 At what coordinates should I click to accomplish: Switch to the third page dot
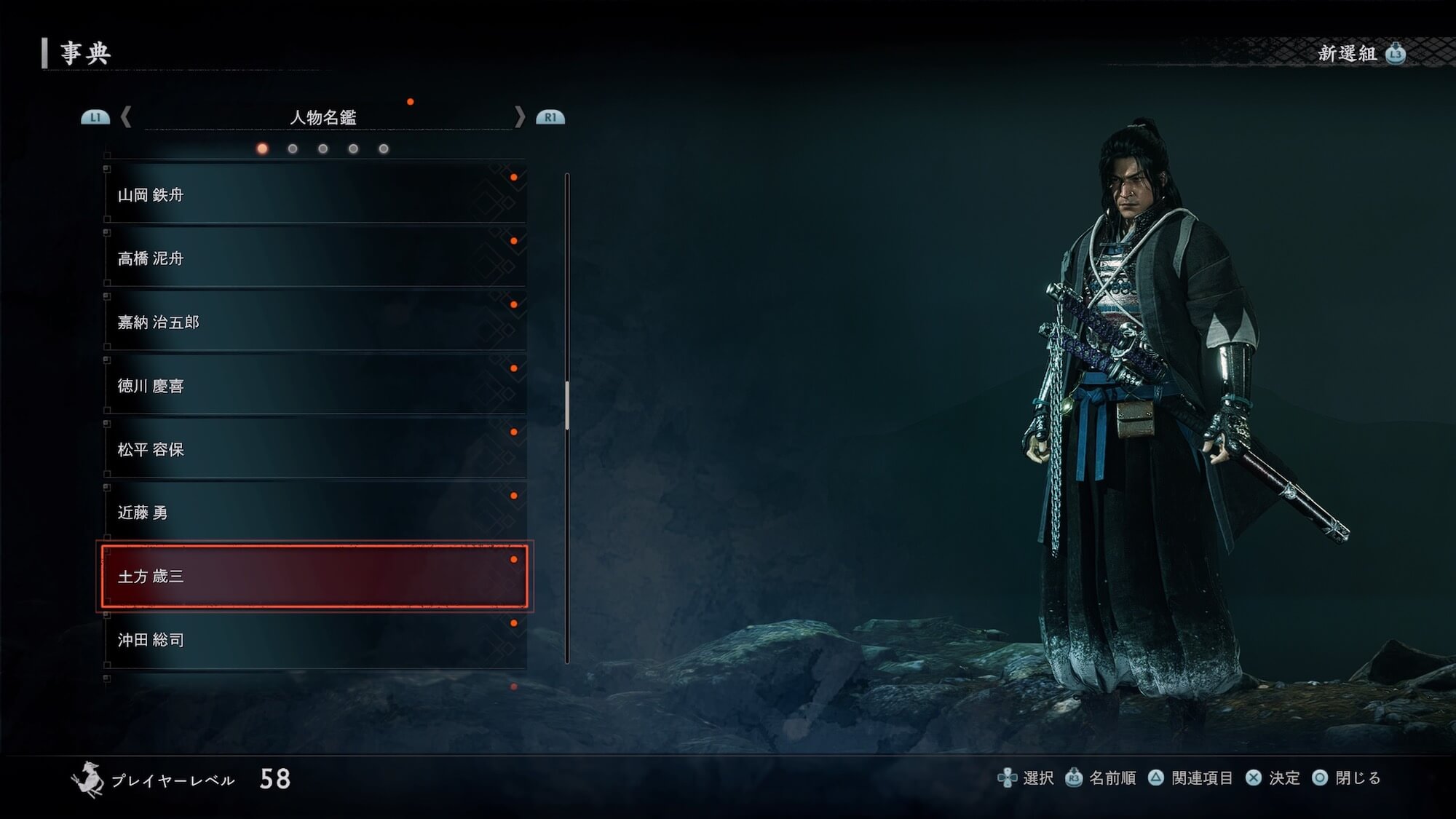pos(323,149)
